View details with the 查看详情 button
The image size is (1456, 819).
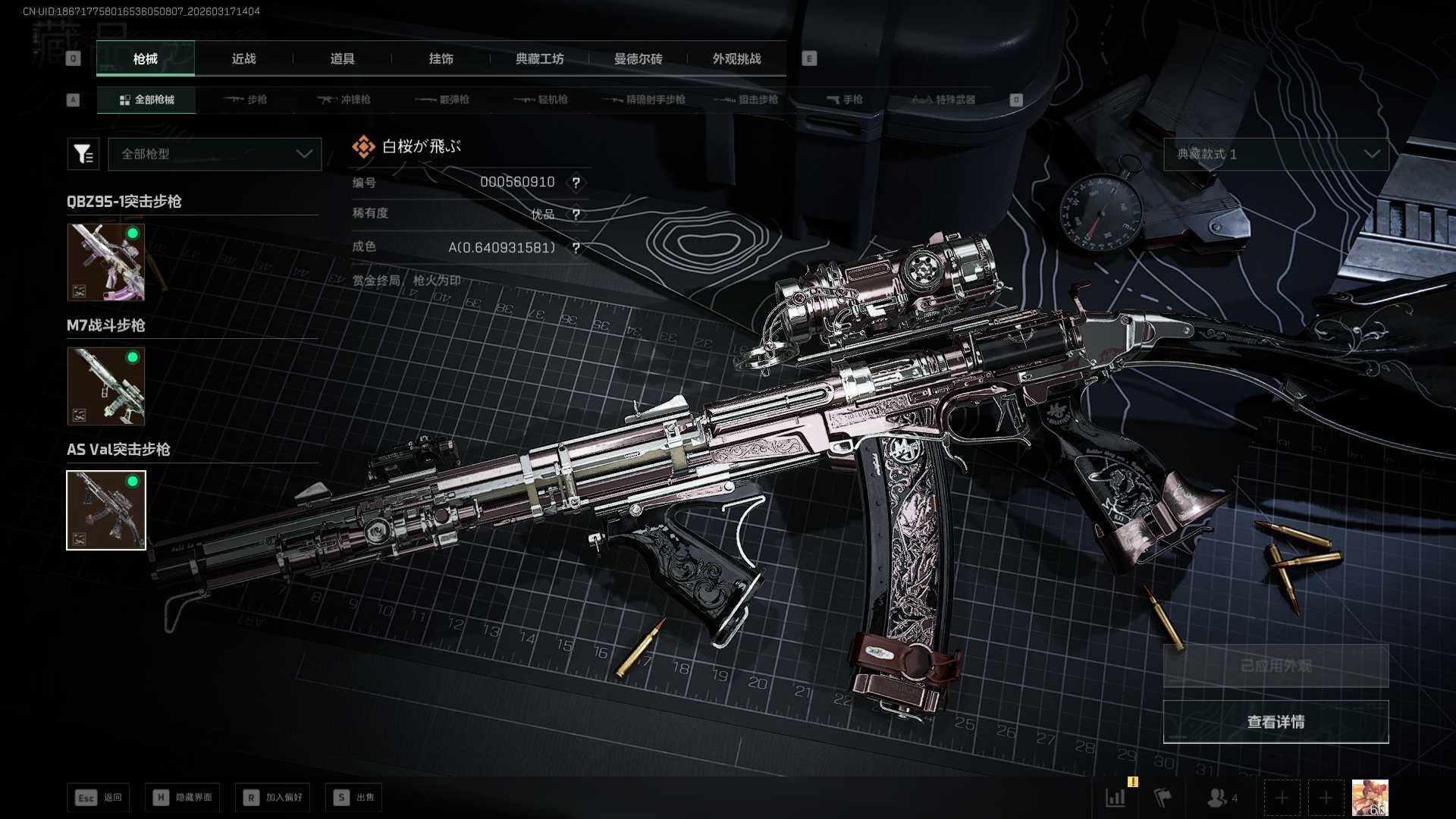pyautogui.click(x=1276, y=722)
